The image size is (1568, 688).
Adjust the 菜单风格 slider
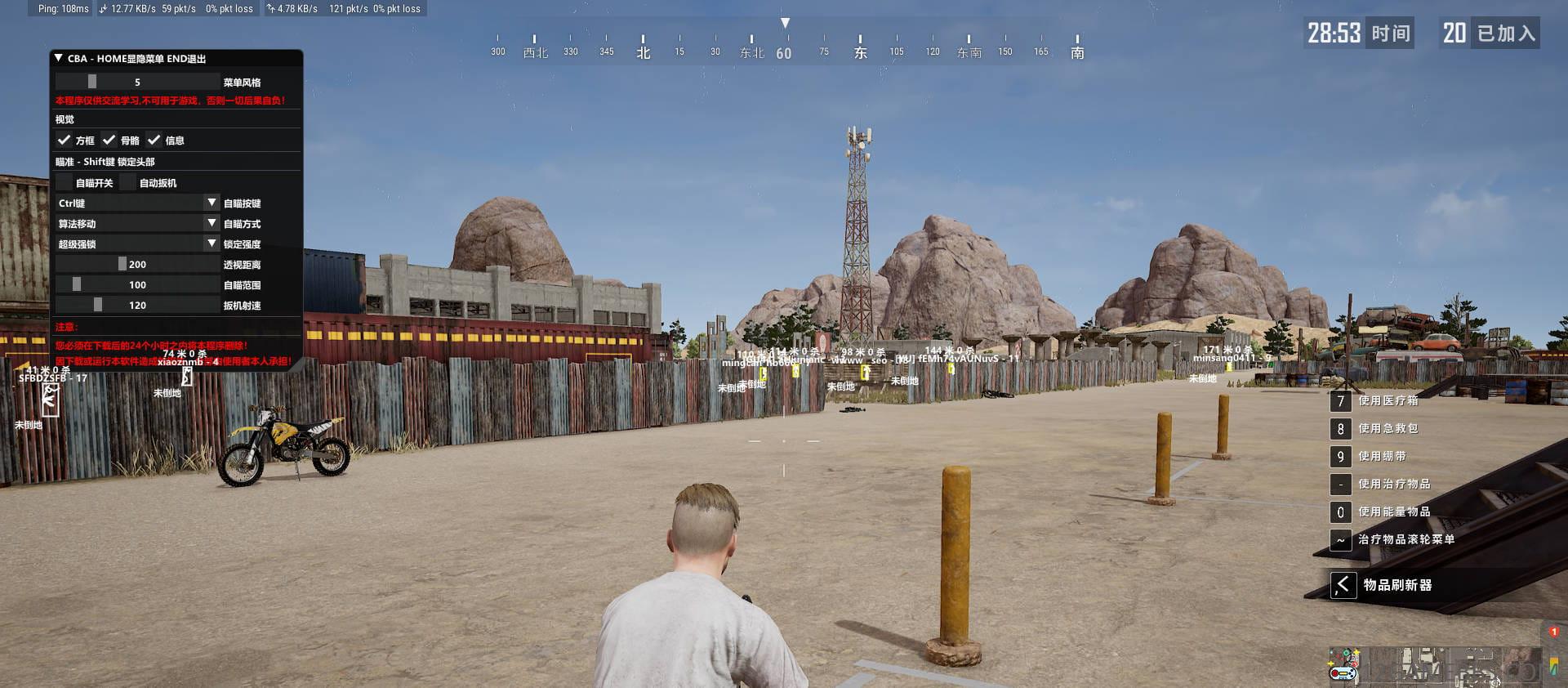click(x=137, y=82)
